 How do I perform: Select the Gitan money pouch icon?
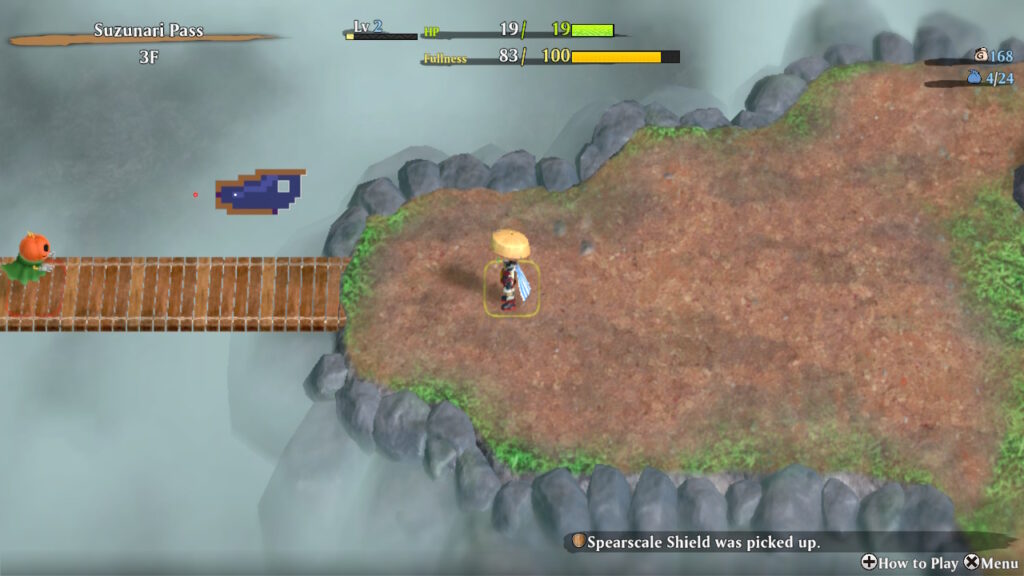tap(979, 56)
